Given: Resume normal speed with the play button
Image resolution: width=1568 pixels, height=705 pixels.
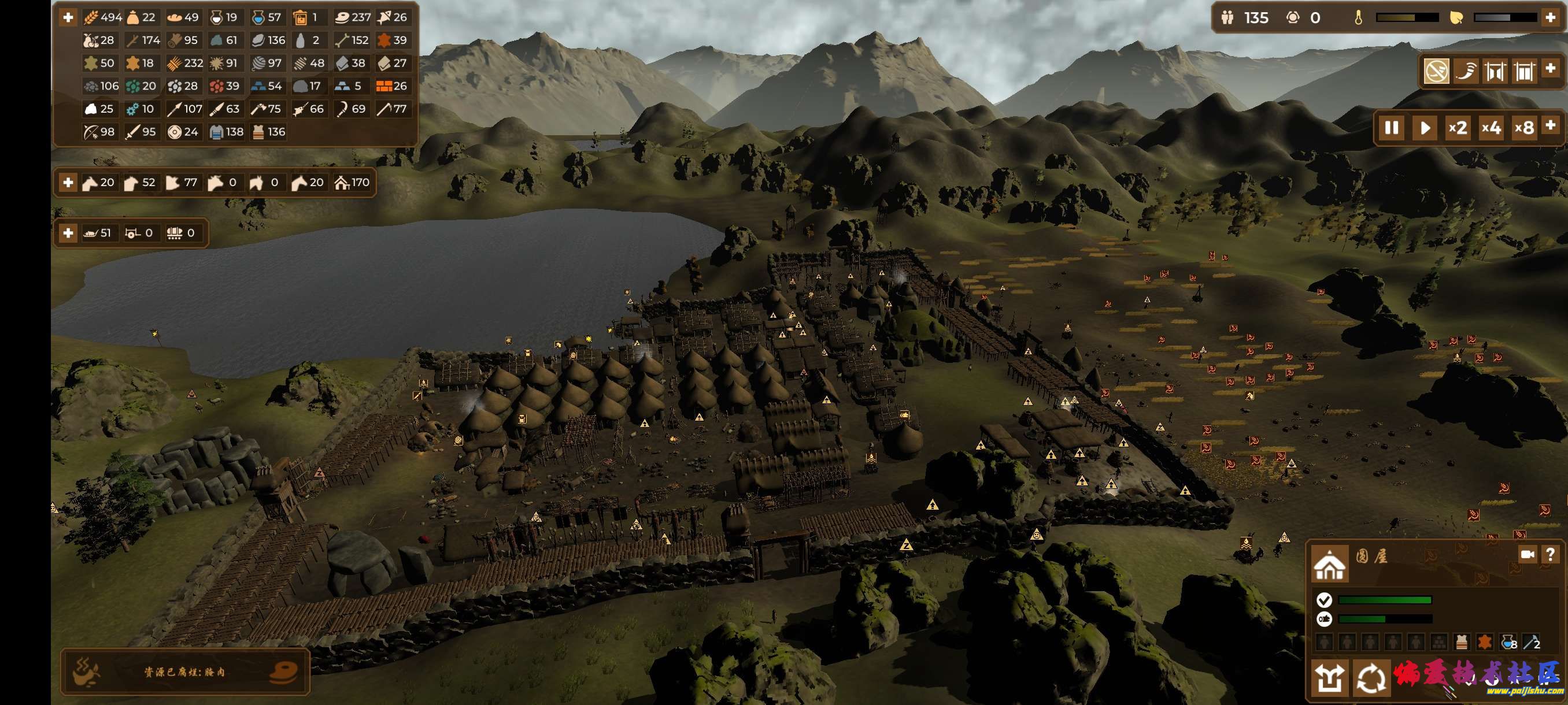Looking at the screenshot, I should coord(1425,128).
